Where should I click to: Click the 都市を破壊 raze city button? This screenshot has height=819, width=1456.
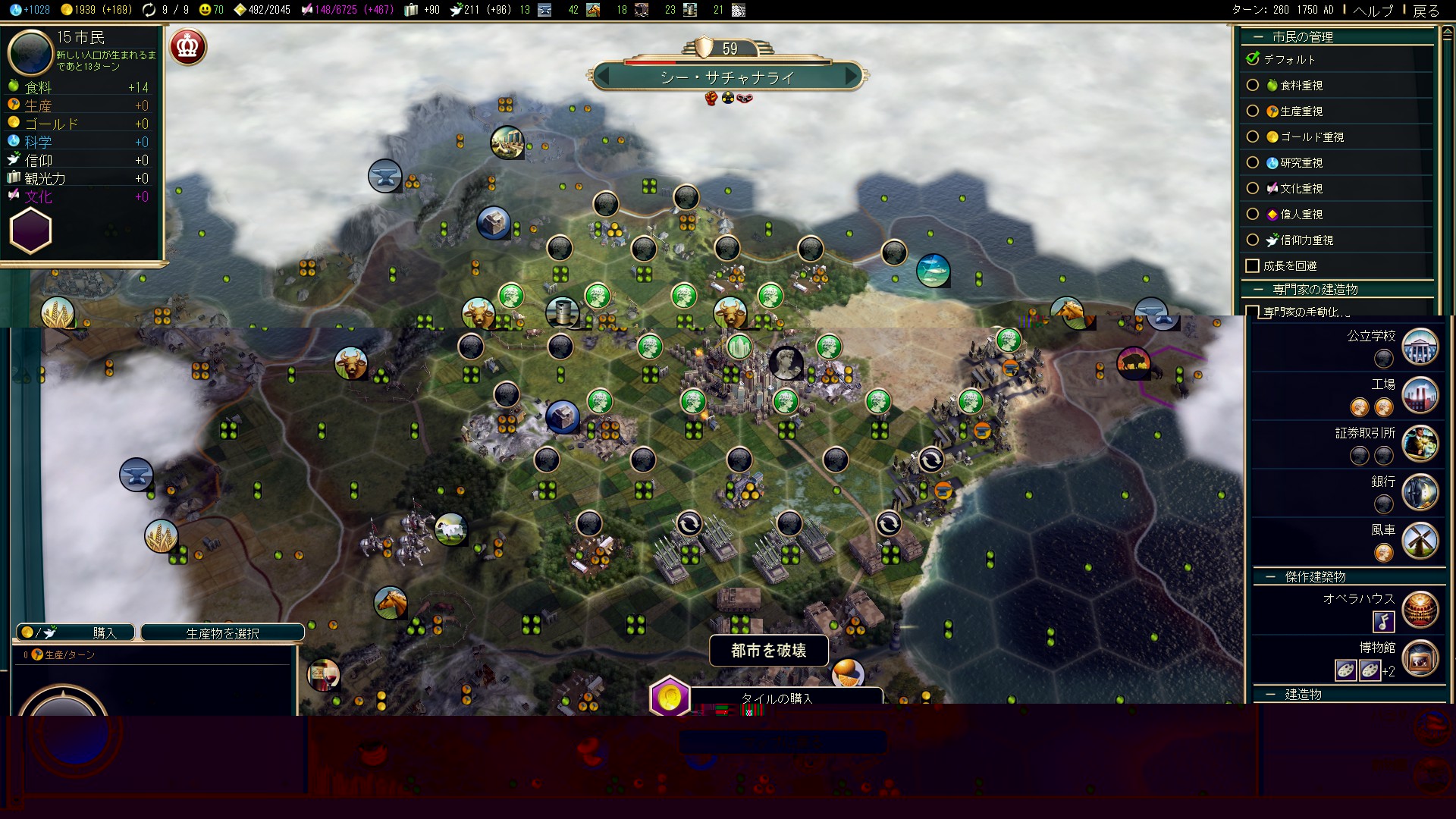(x=768, y=651)
